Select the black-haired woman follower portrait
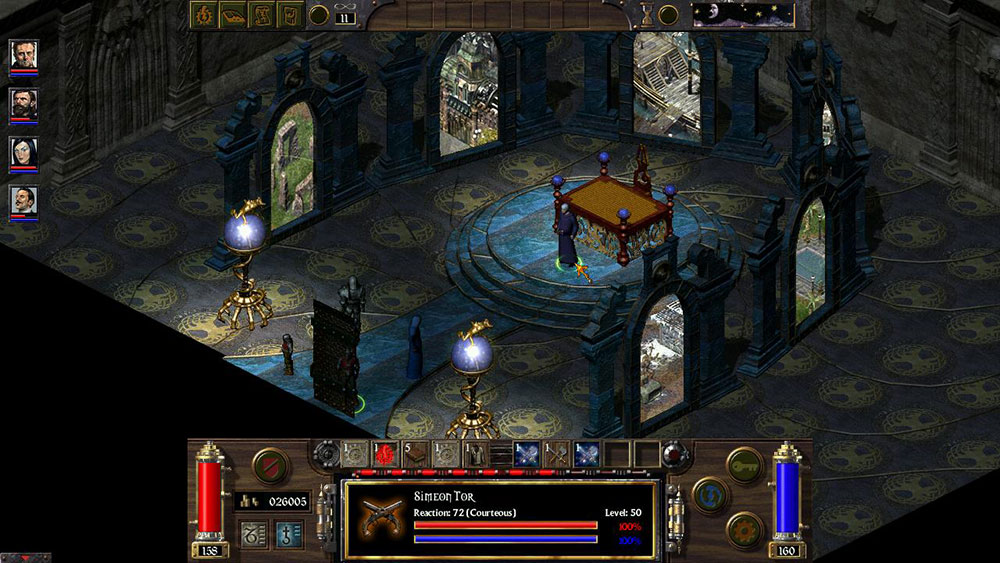The width and height of the screenshot is (1000, 563). [x=24, y=152]
